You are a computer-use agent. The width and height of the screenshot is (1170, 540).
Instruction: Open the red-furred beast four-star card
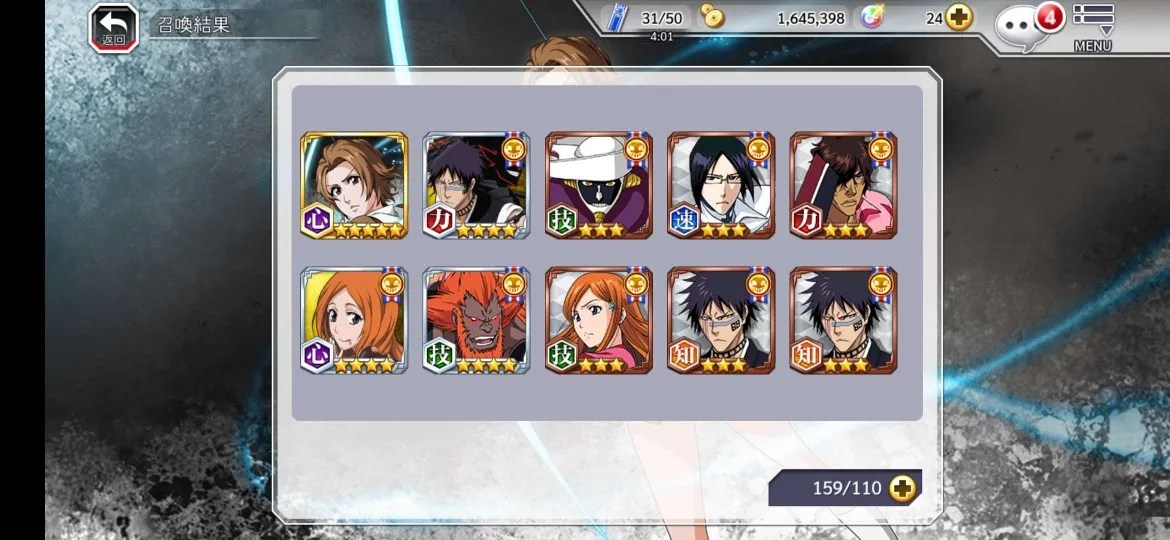476,320
